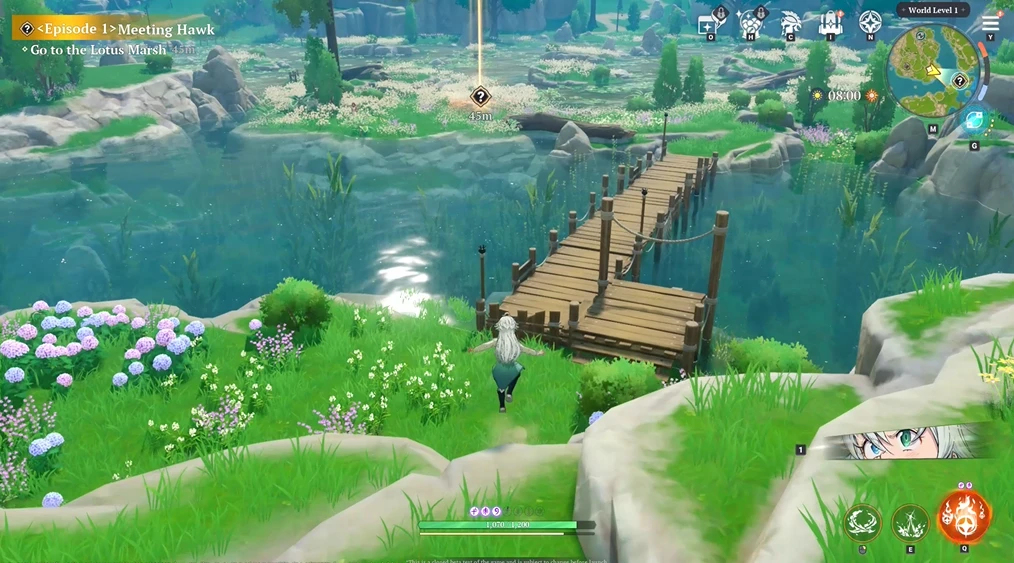This screenshot has height=563, width=1014.
Task: Activate the green burst spike skill
Action: click(x=910, y=522)
